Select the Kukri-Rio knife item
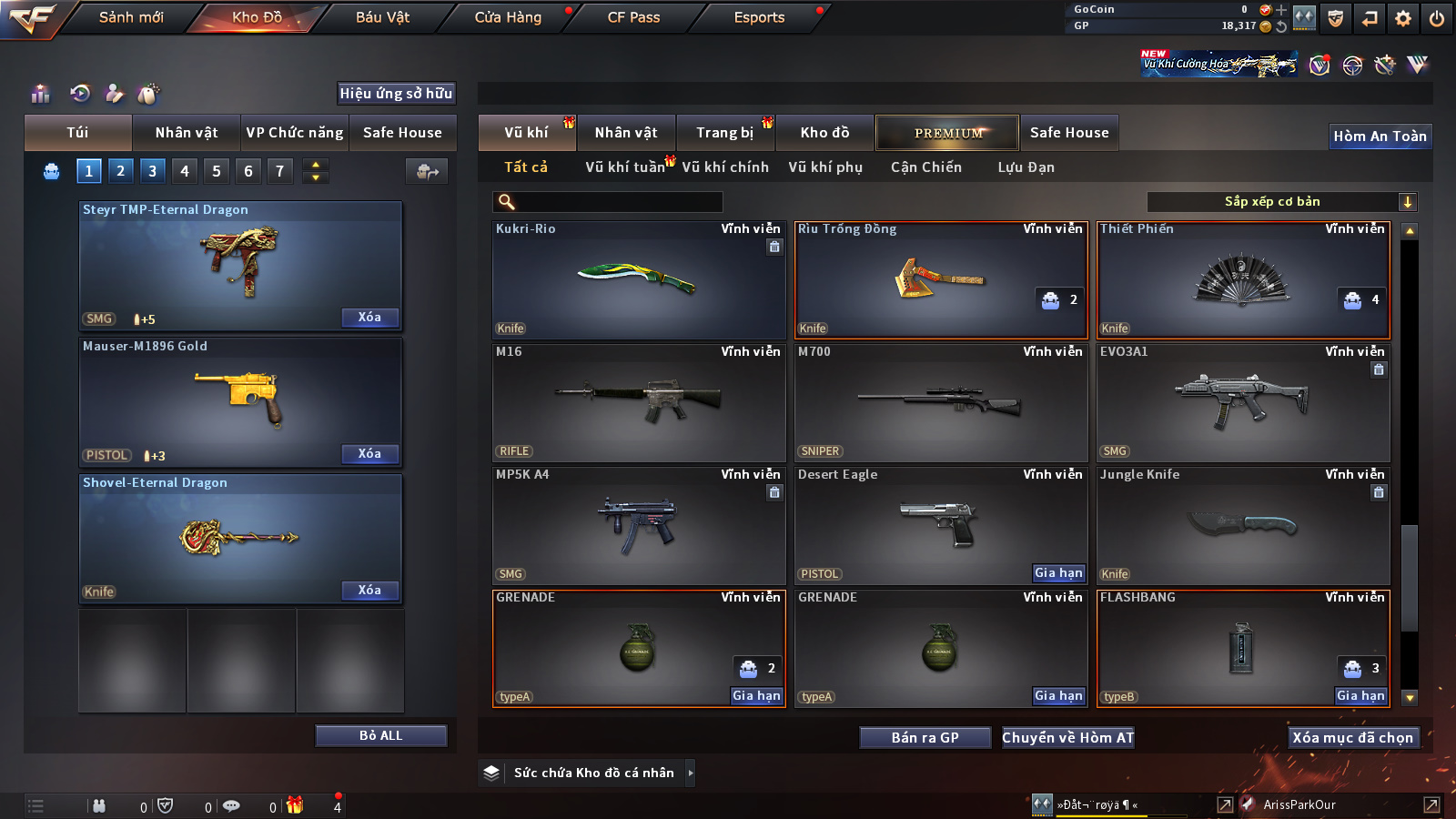1456x819 pixels. click(638, 280)
